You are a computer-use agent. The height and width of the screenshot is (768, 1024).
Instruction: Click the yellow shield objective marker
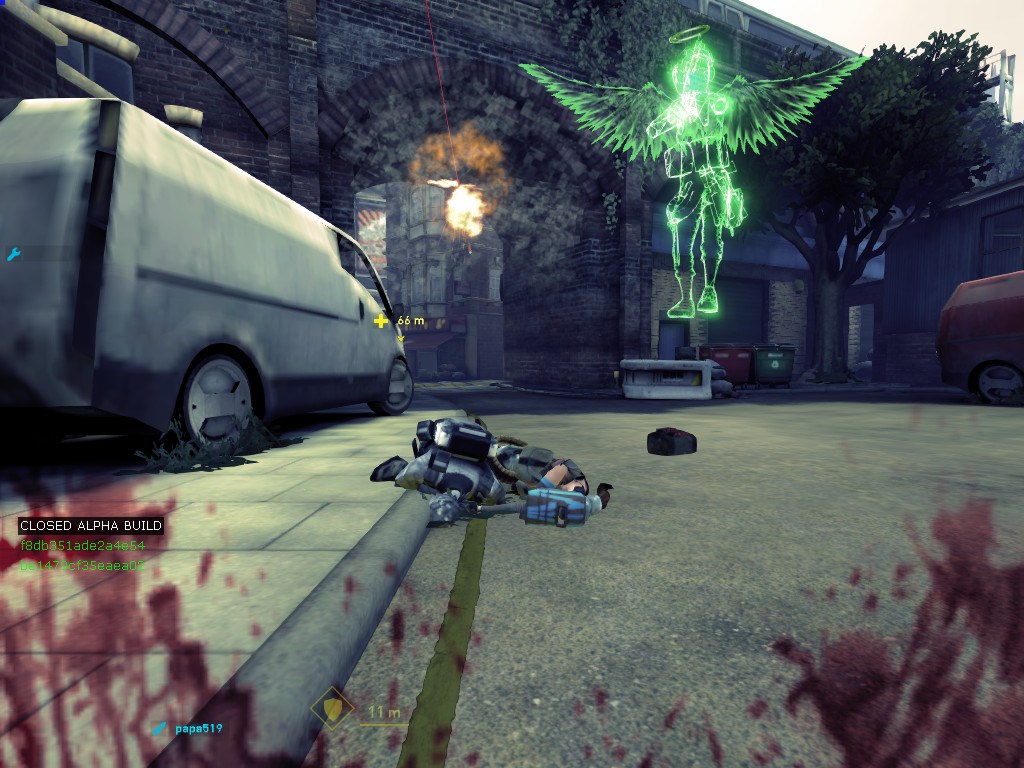pos(331,708)
